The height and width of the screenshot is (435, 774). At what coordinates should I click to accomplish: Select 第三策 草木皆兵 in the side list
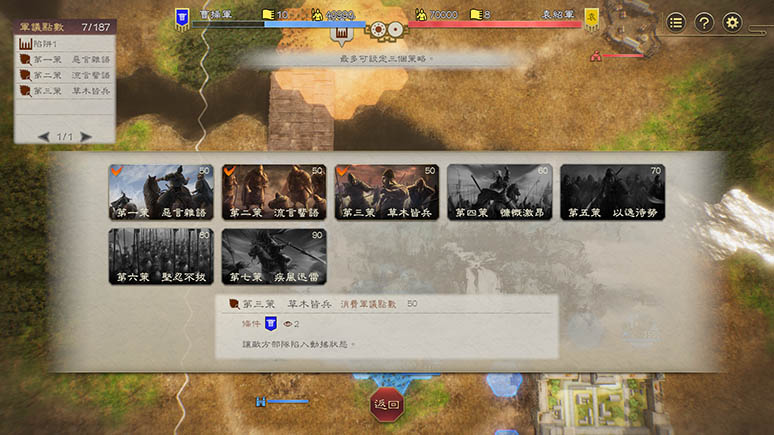click(65, 90)
